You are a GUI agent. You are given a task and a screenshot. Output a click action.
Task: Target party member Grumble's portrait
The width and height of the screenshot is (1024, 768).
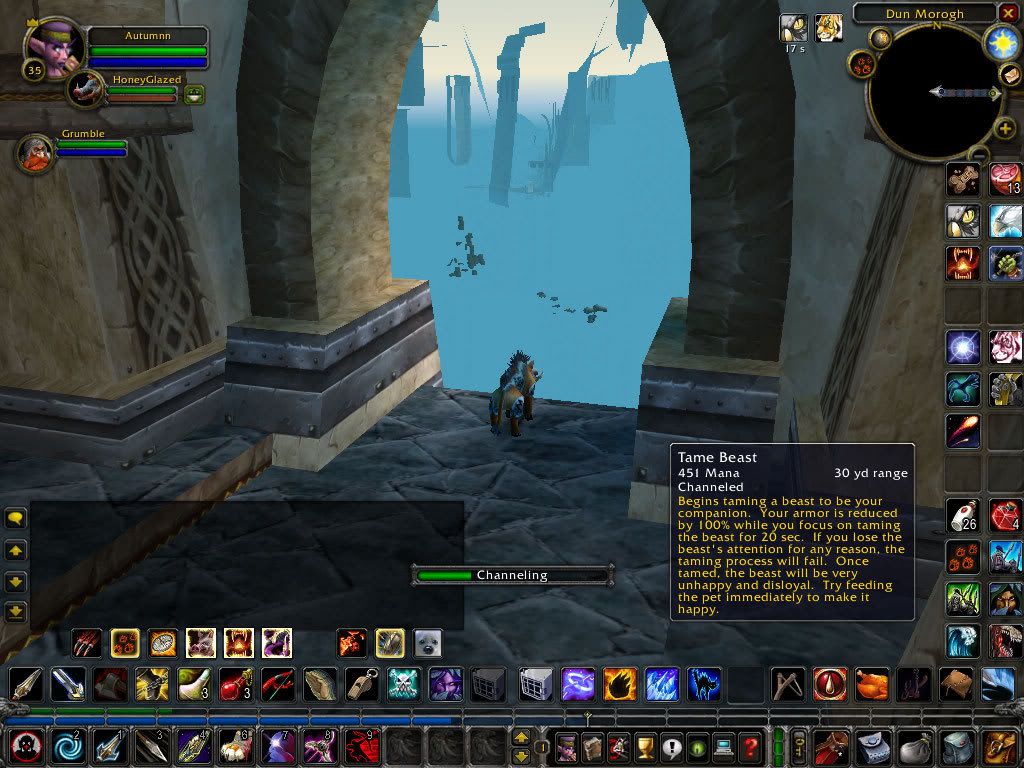35,152
